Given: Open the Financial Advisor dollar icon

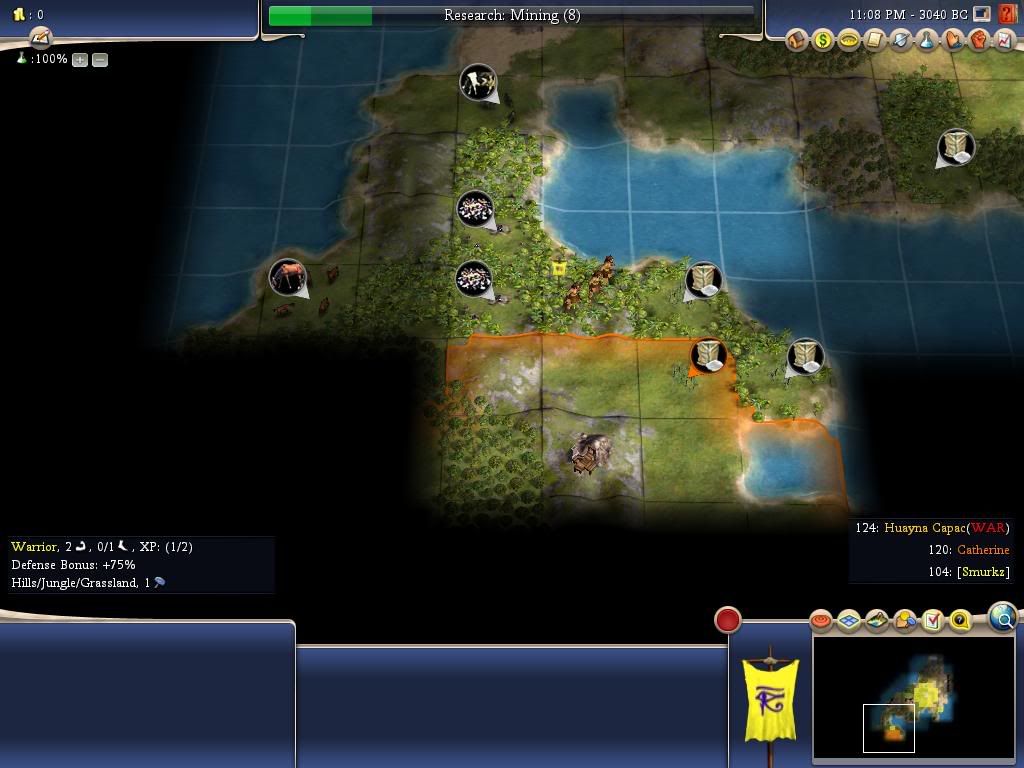Looking at the screenshot, I should [822, 40].
